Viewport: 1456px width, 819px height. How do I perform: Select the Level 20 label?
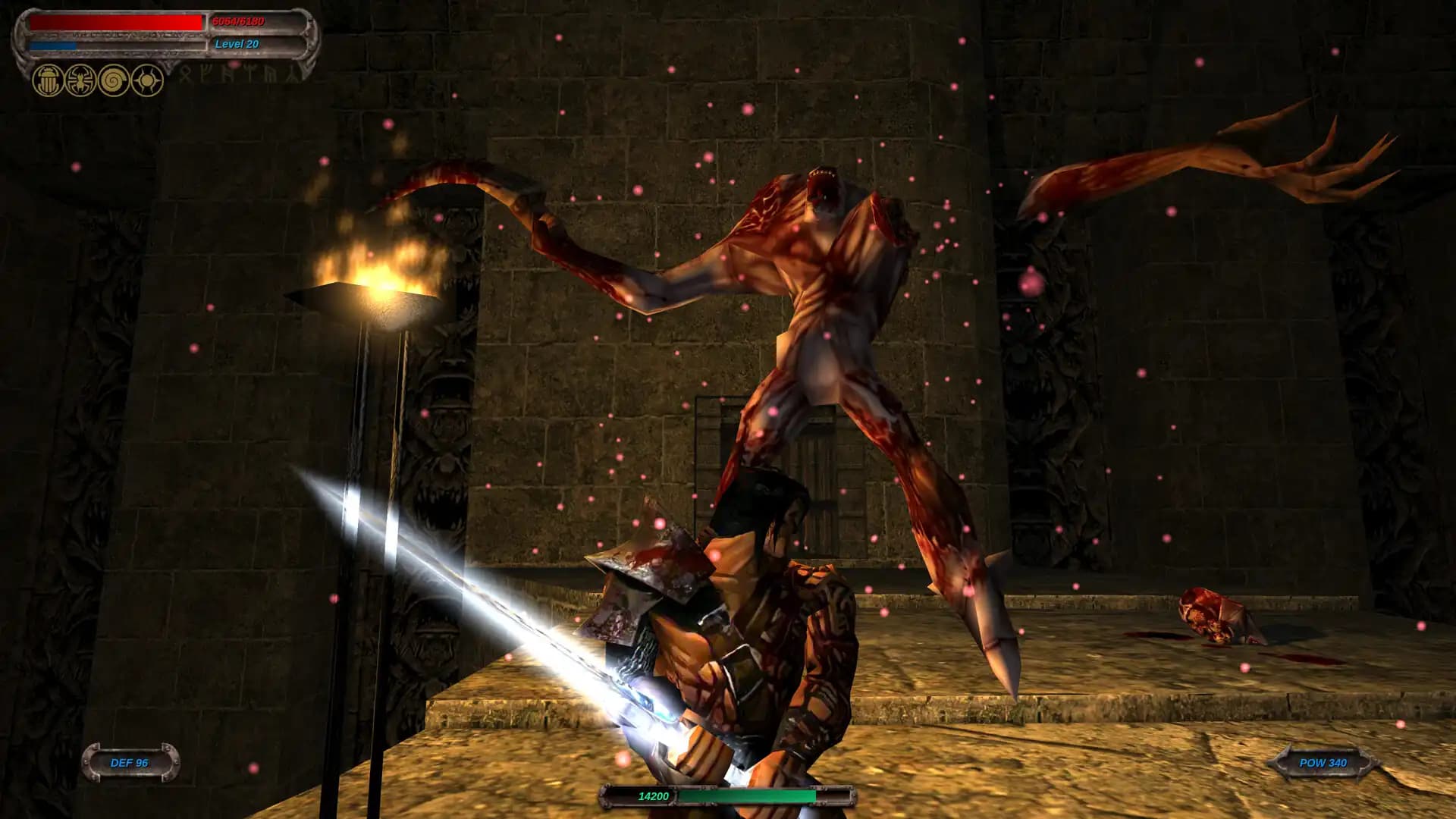point(237,44)
